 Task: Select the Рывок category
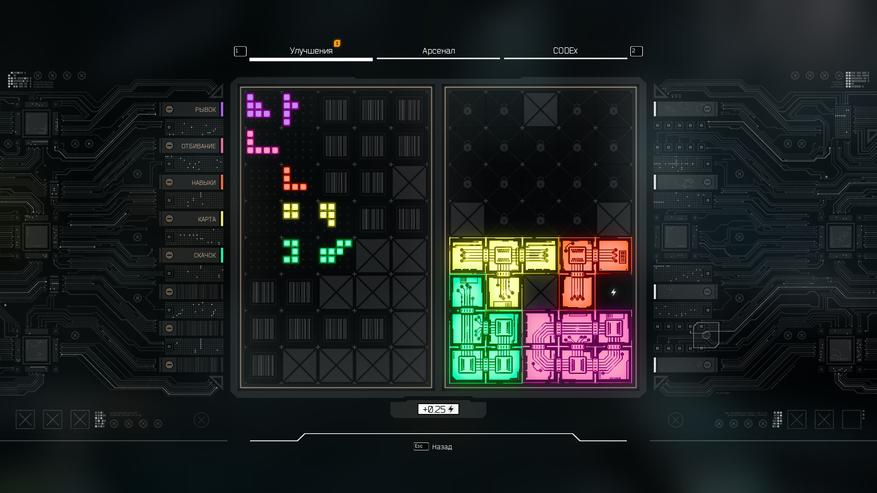click(x=192, y=109)
